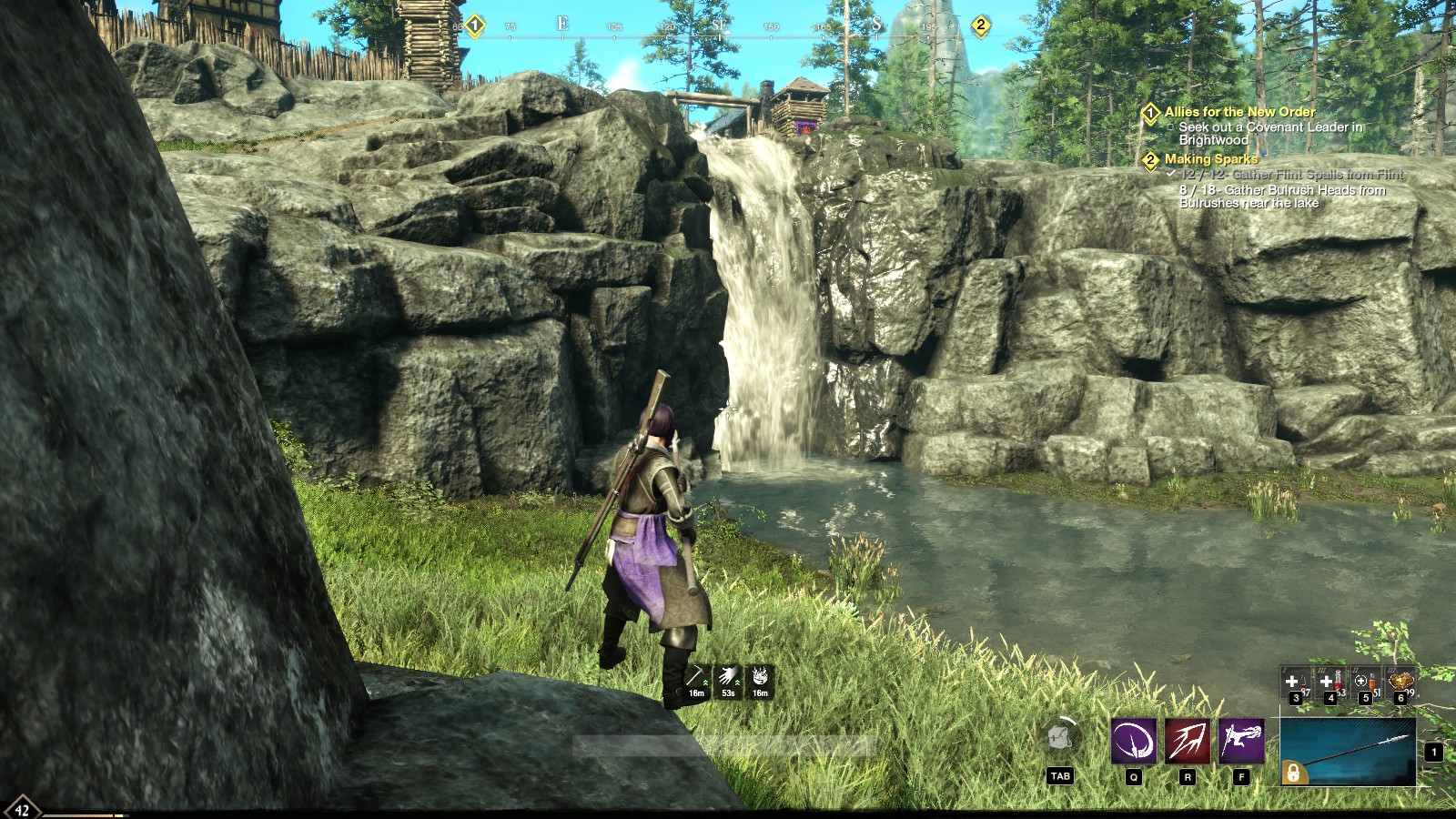The image size is (1456, 819).
Task: Activate the sweeping circle spear ability
Action: click(1134, 741)
